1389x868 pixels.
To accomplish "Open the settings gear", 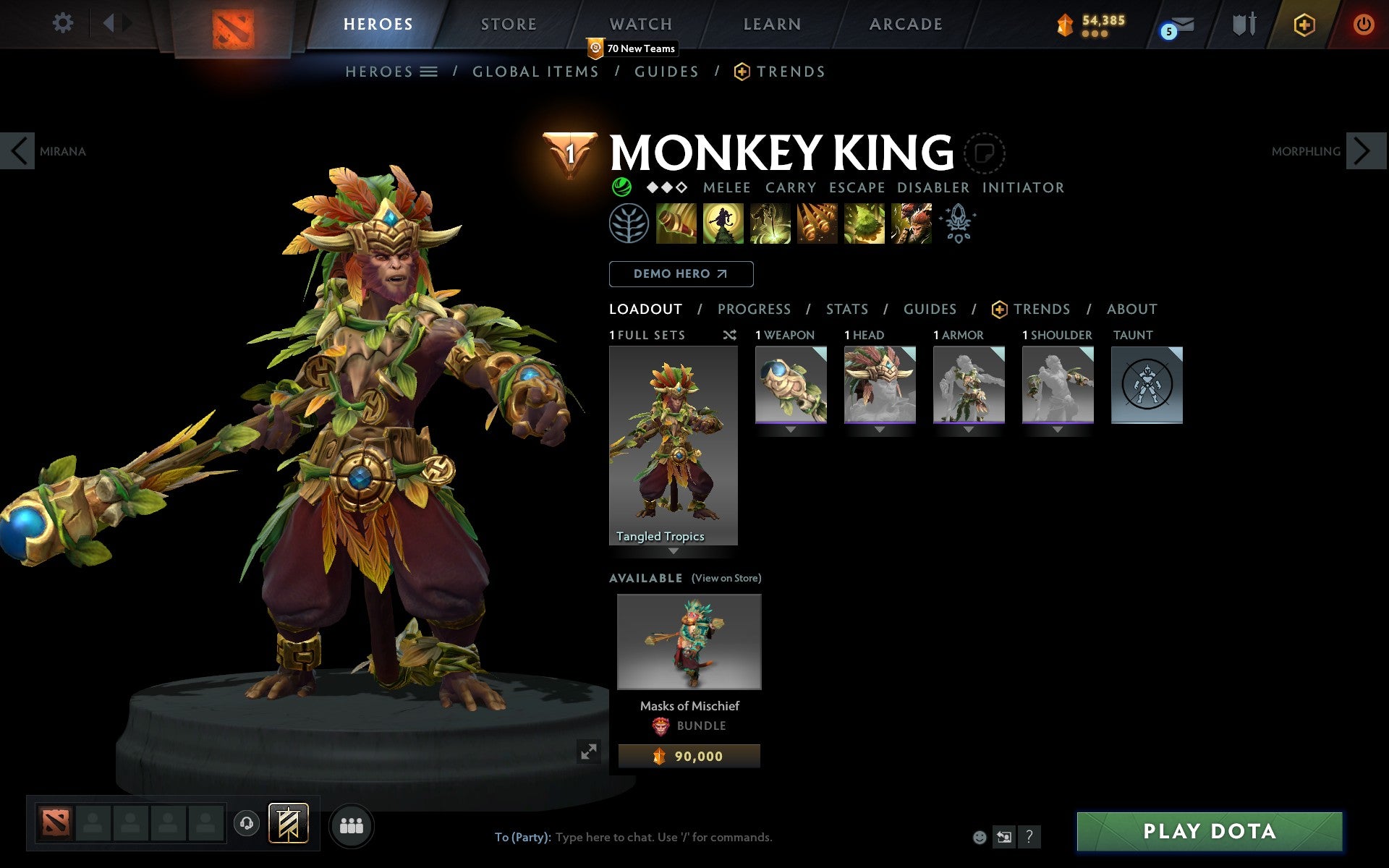I will 64,23.
